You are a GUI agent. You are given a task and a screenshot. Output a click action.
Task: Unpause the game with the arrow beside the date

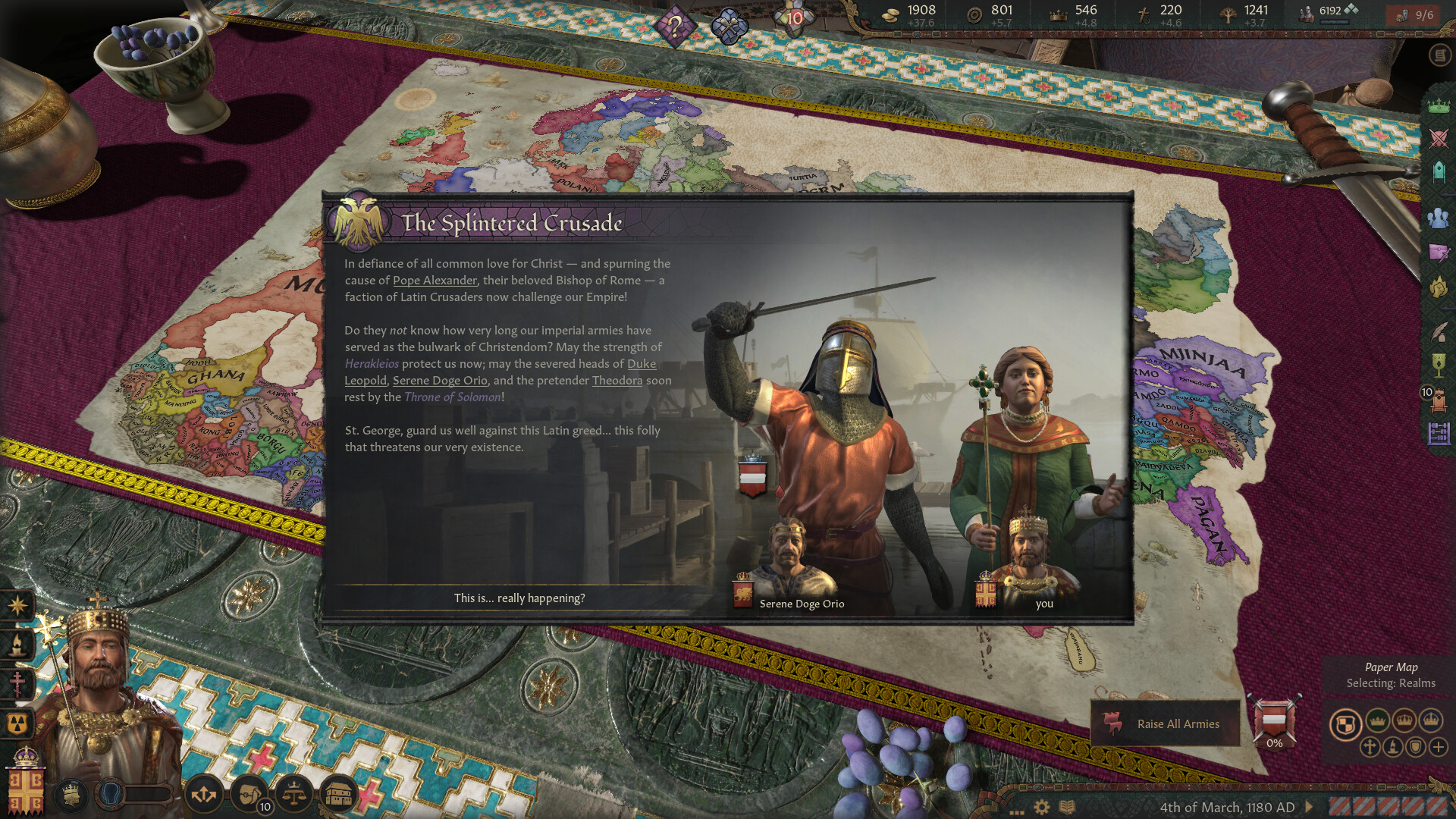coord(1307,806)
